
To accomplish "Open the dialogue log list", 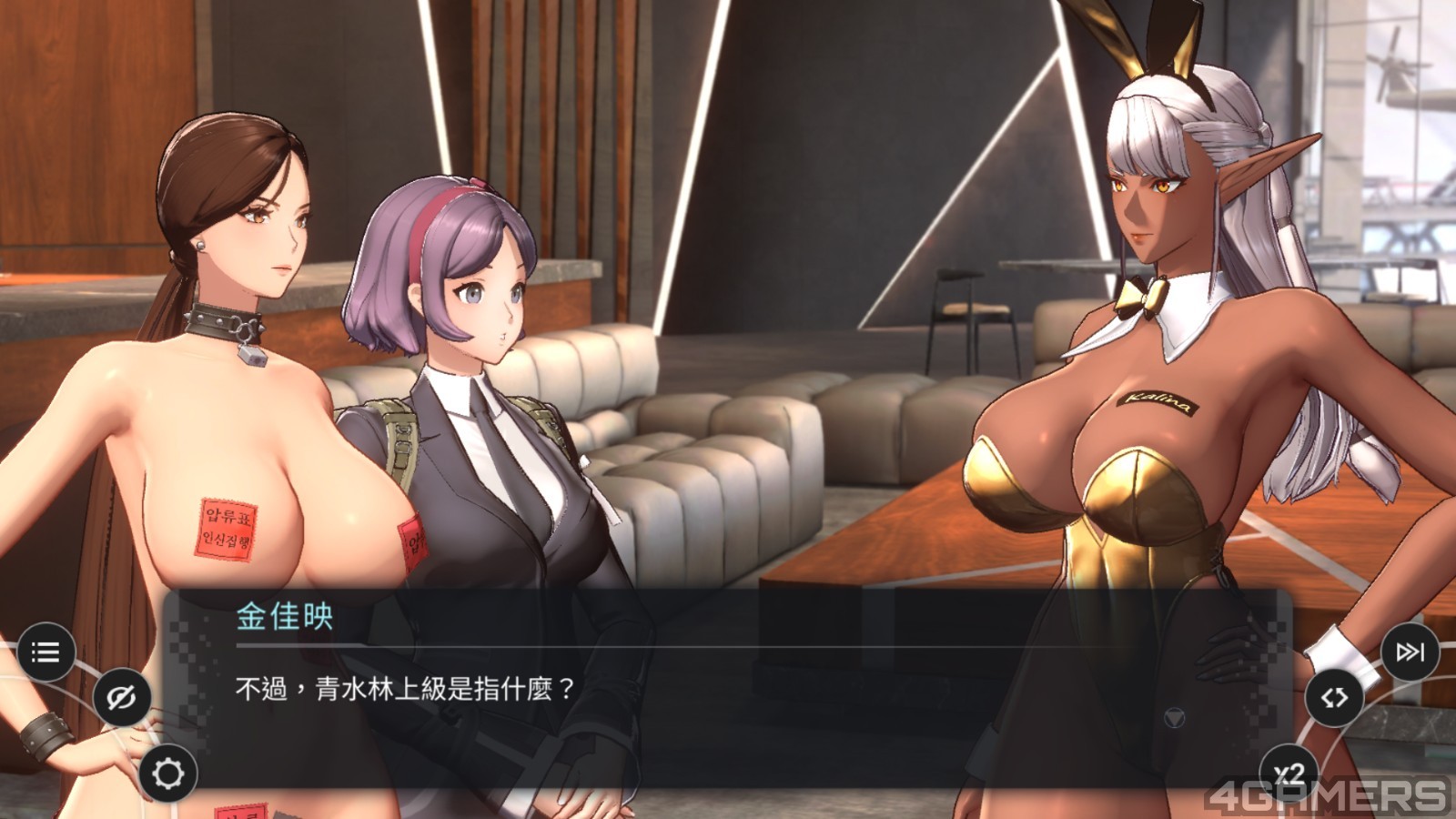I will (x=45, y=652).
